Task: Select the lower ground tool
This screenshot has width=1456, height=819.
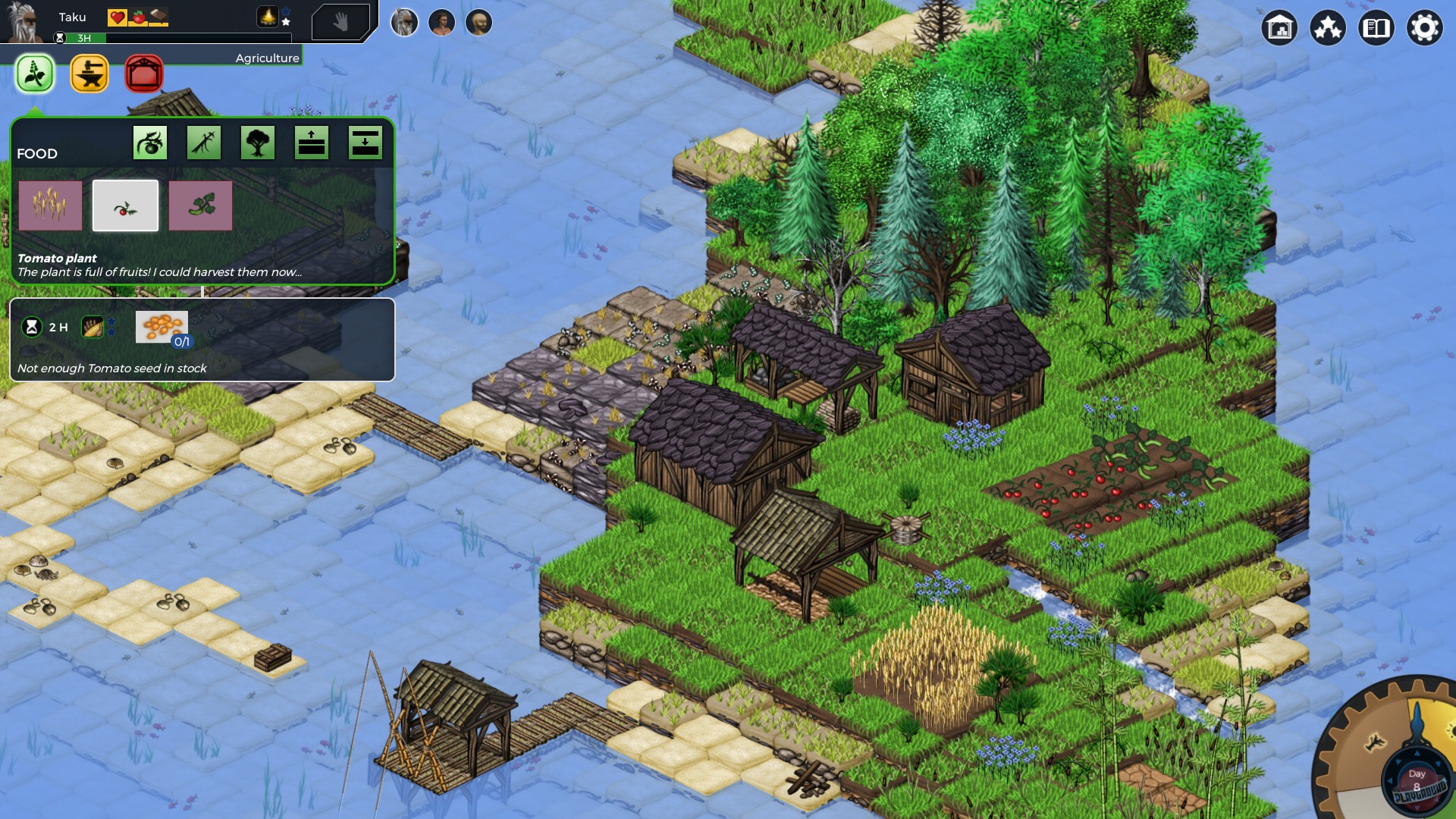Action: point(366,142)
